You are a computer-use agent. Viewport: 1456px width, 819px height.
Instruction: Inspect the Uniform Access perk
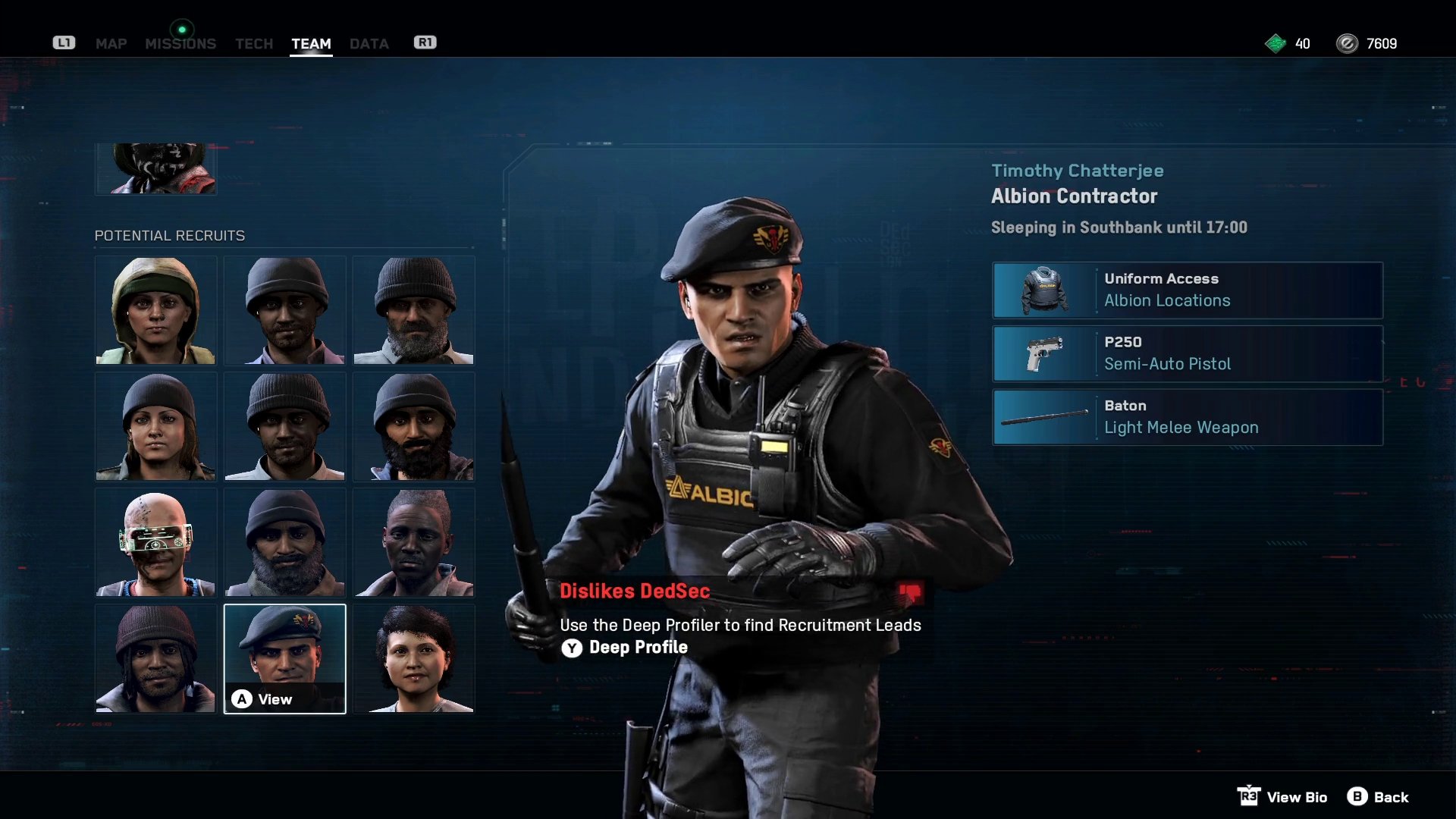pos(1187,290)
